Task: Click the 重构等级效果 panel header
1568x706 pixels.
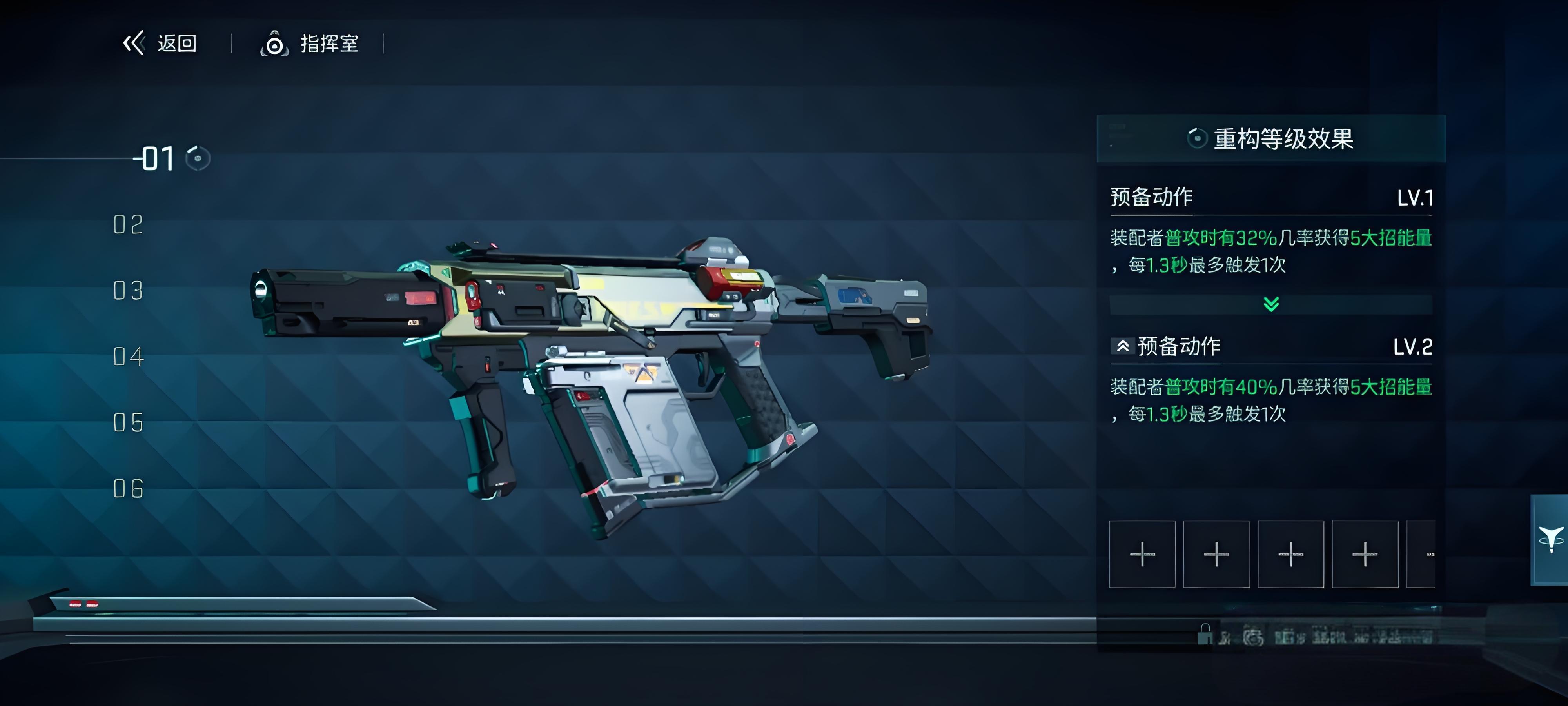Action: (x=1271, y=139)
